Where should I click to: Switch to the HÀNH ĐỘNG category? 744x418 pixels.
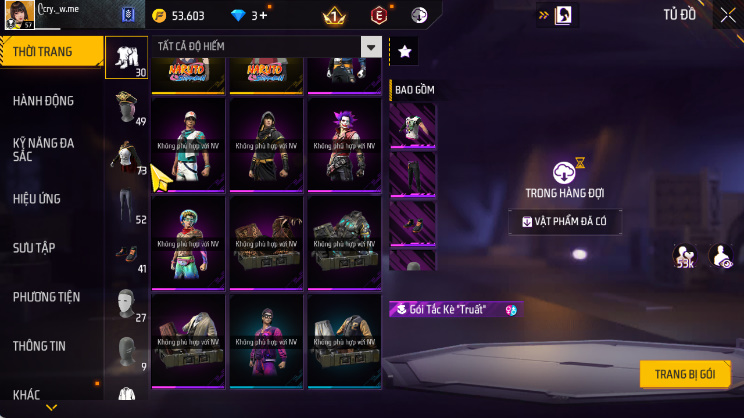tap(44, 101)
